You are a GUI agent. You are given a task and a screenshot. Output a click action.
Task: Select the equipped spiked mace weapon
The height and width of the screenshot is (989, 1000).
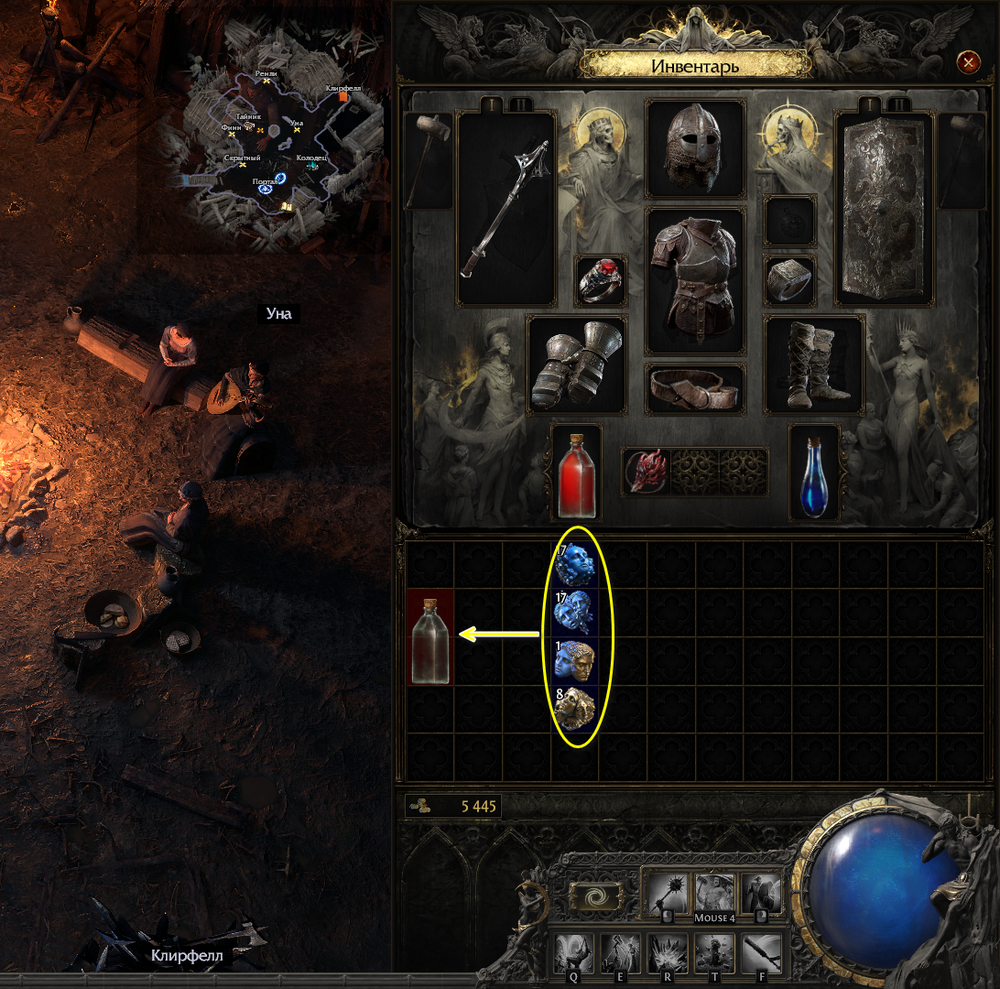pyautogui.click(x=506, y=208)
